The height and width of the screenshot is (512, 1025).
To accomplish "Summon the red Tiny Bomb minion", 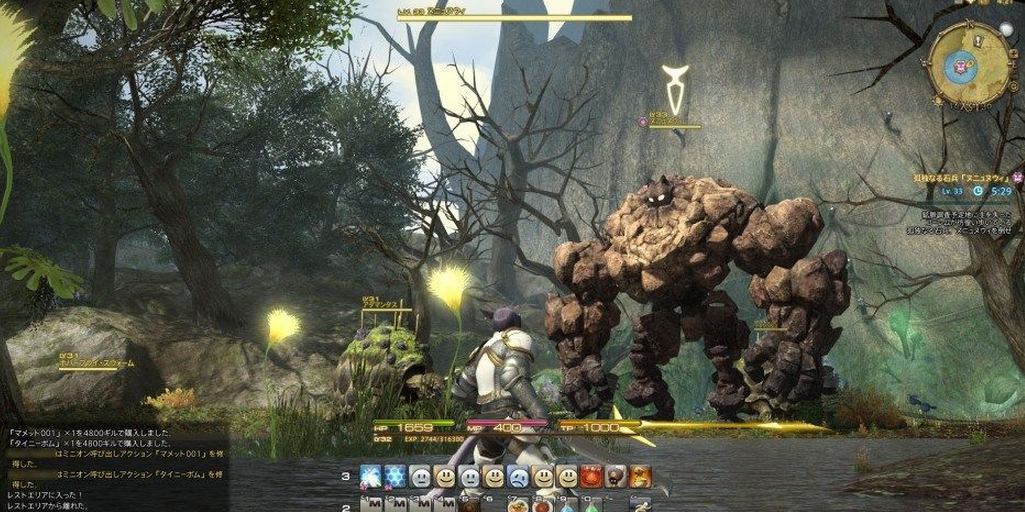I will [x=591, y=477].
